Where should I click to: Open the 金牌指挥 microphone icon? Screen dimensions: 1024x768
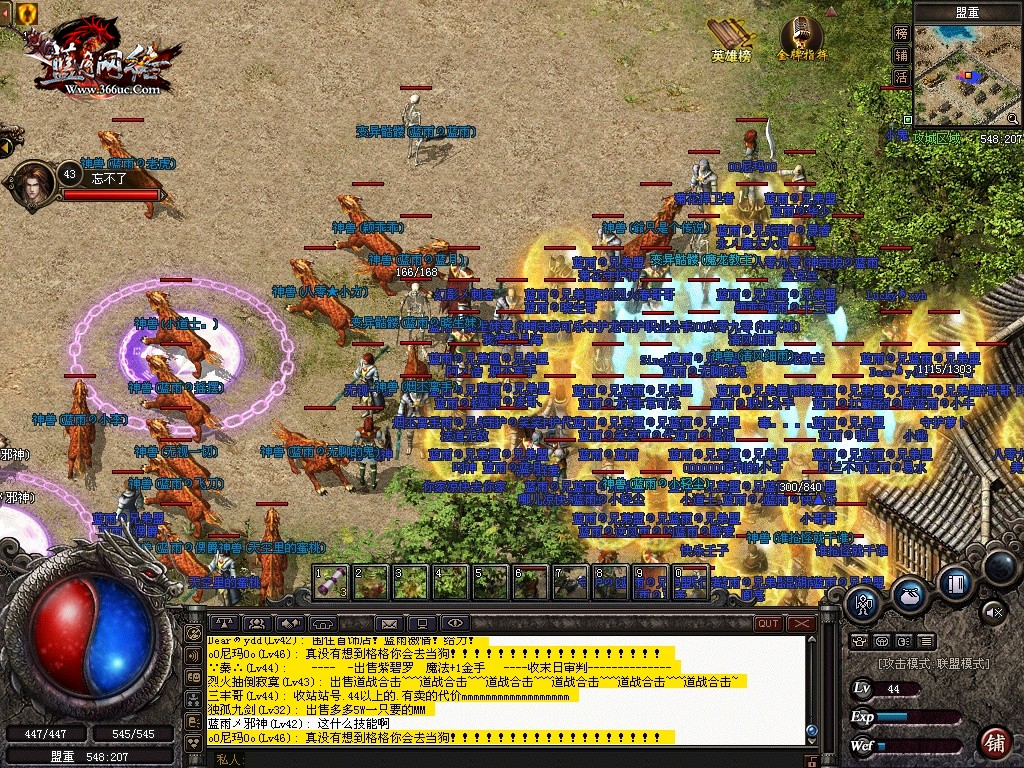[x=802, y=37]
